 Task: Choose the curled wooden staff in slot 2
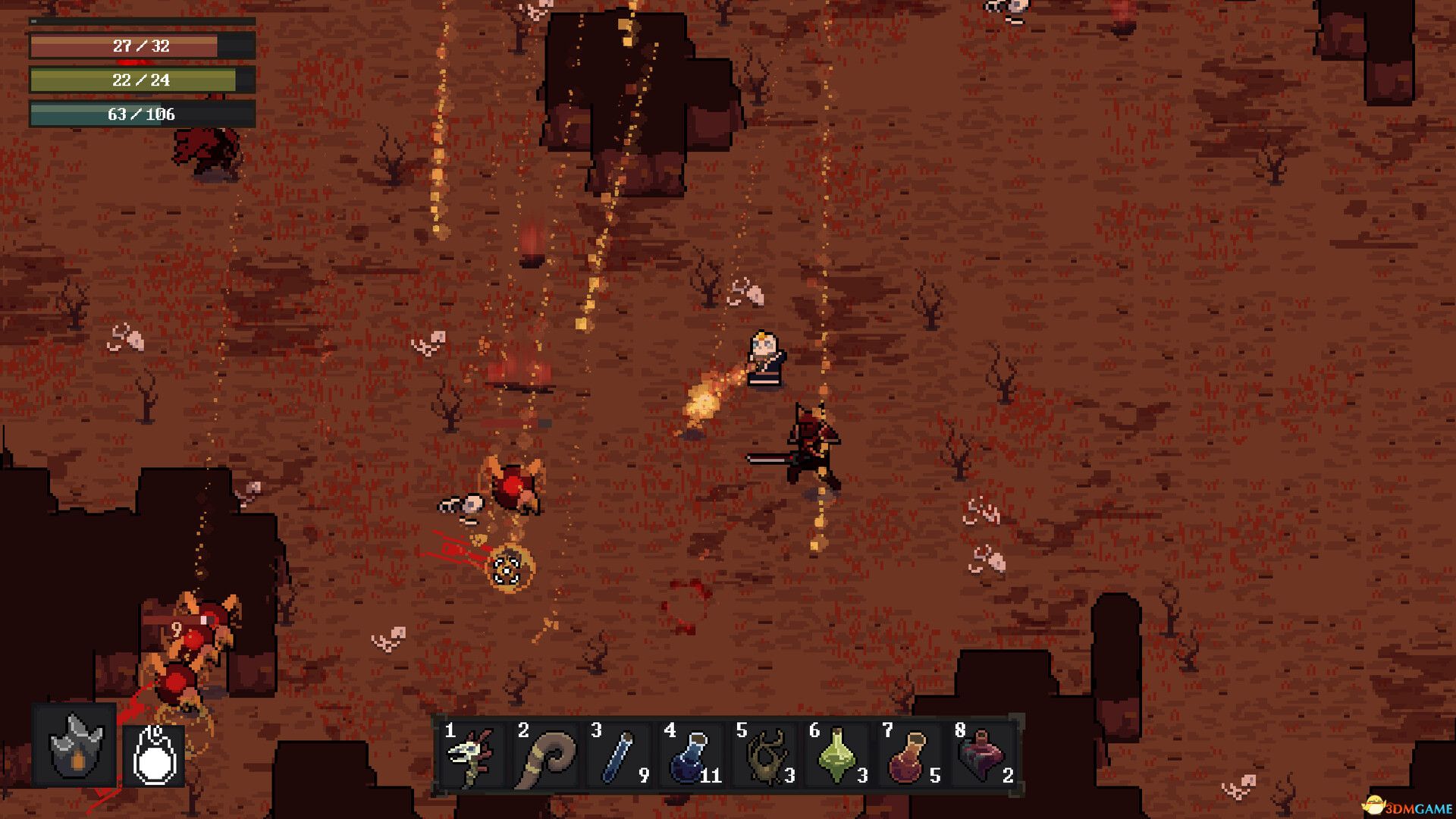544,755
